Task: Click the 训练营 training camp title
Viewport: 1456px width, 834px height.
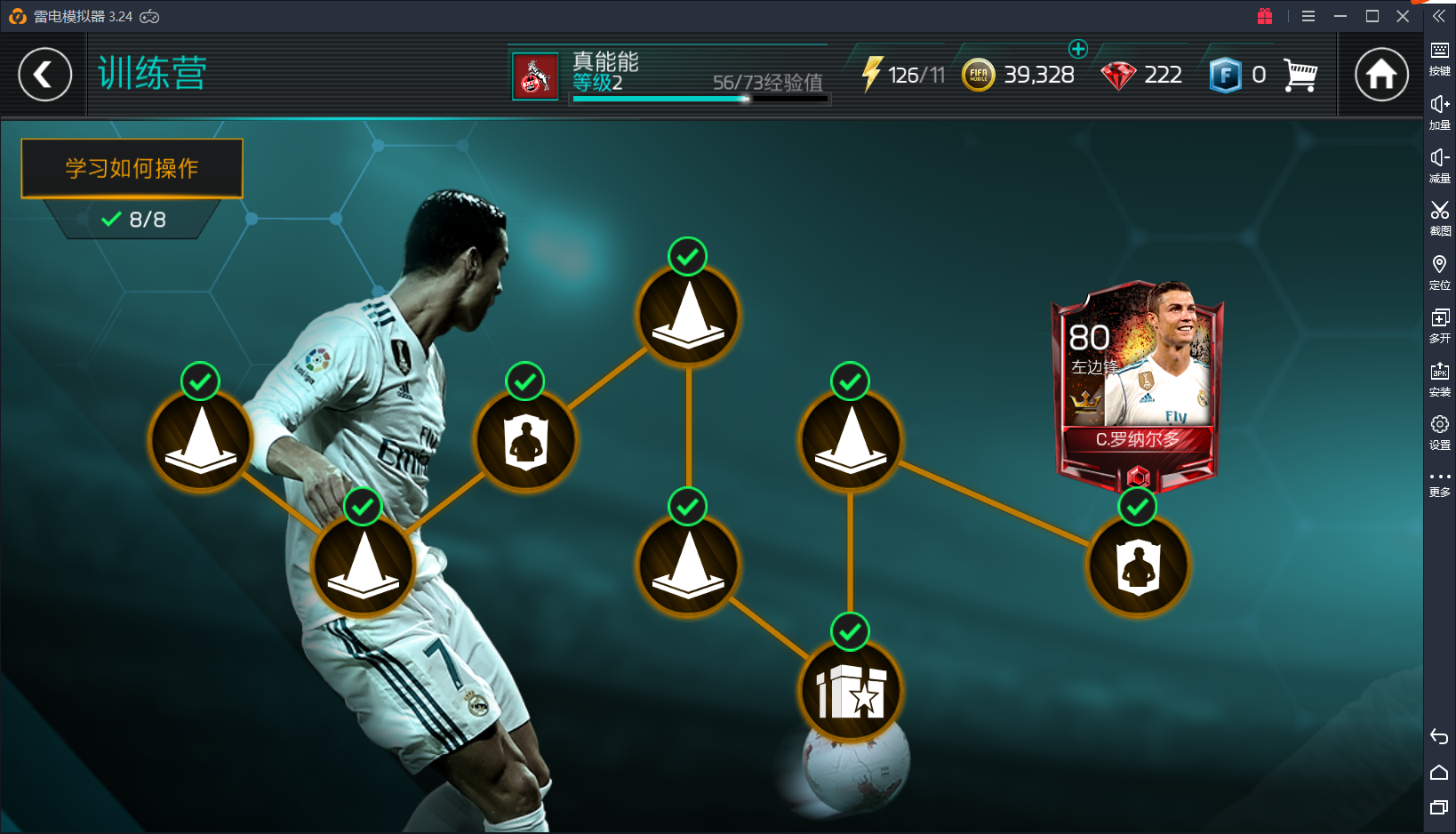Action: (x=152, y=73)
